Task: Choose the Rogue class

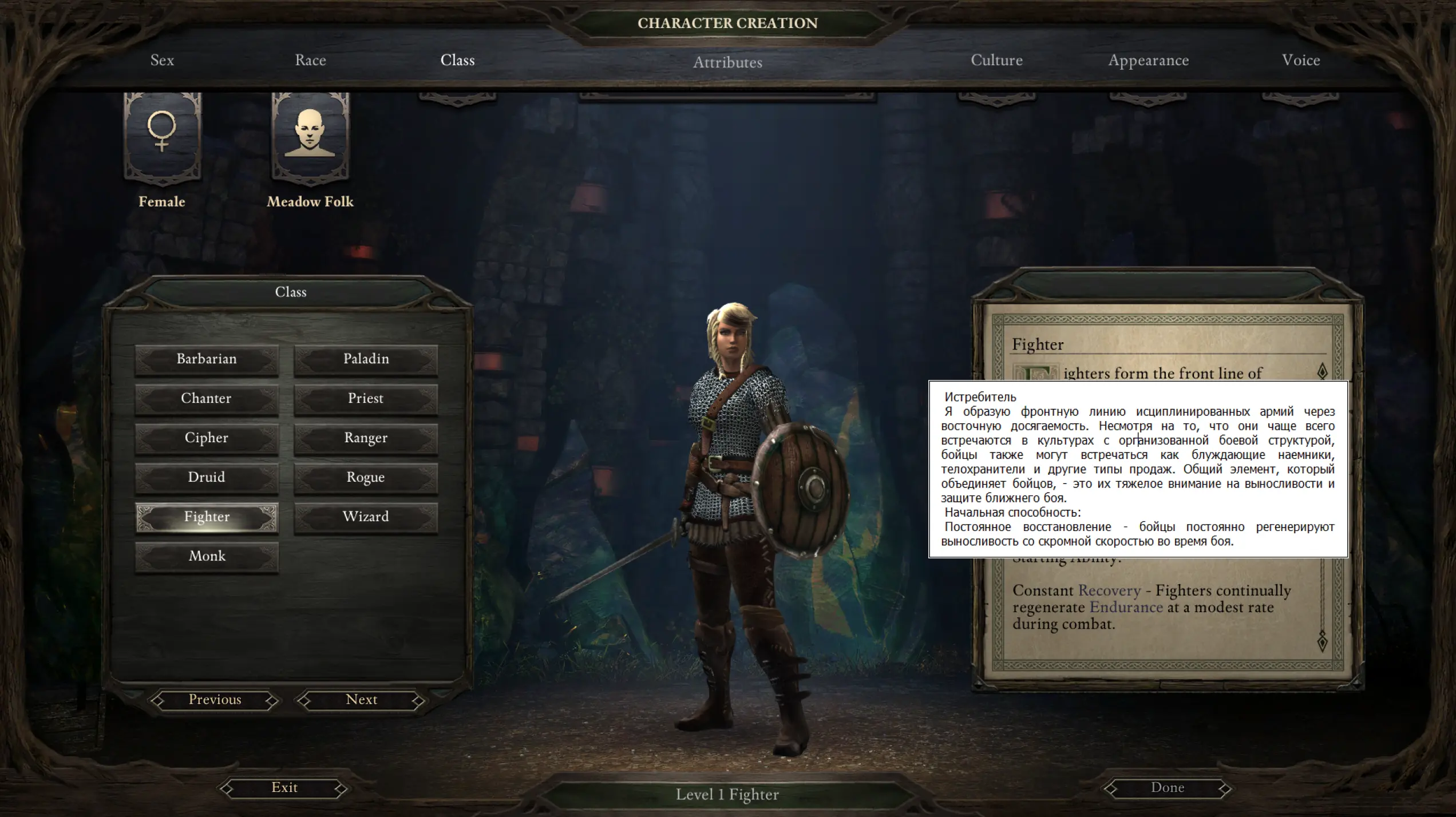Action: pyautogui.click(x=366, y=478)
